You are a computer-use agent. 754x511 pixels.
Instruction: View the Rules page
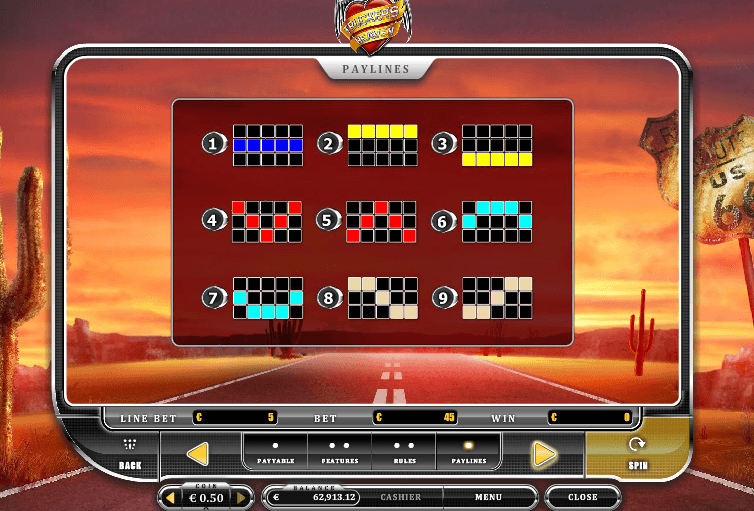pos(404,452)
